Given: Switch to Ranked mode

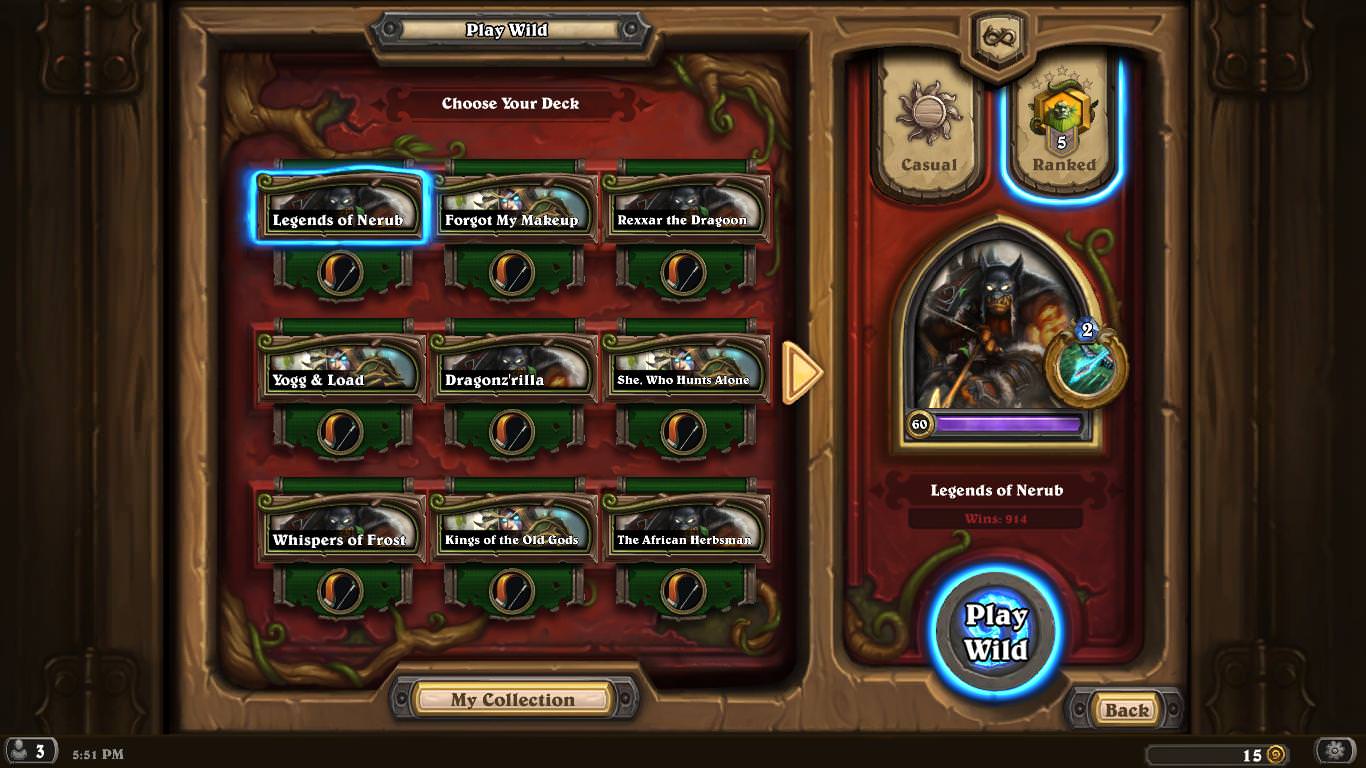Looking at the screenshot, I should tap(1063, 128).
